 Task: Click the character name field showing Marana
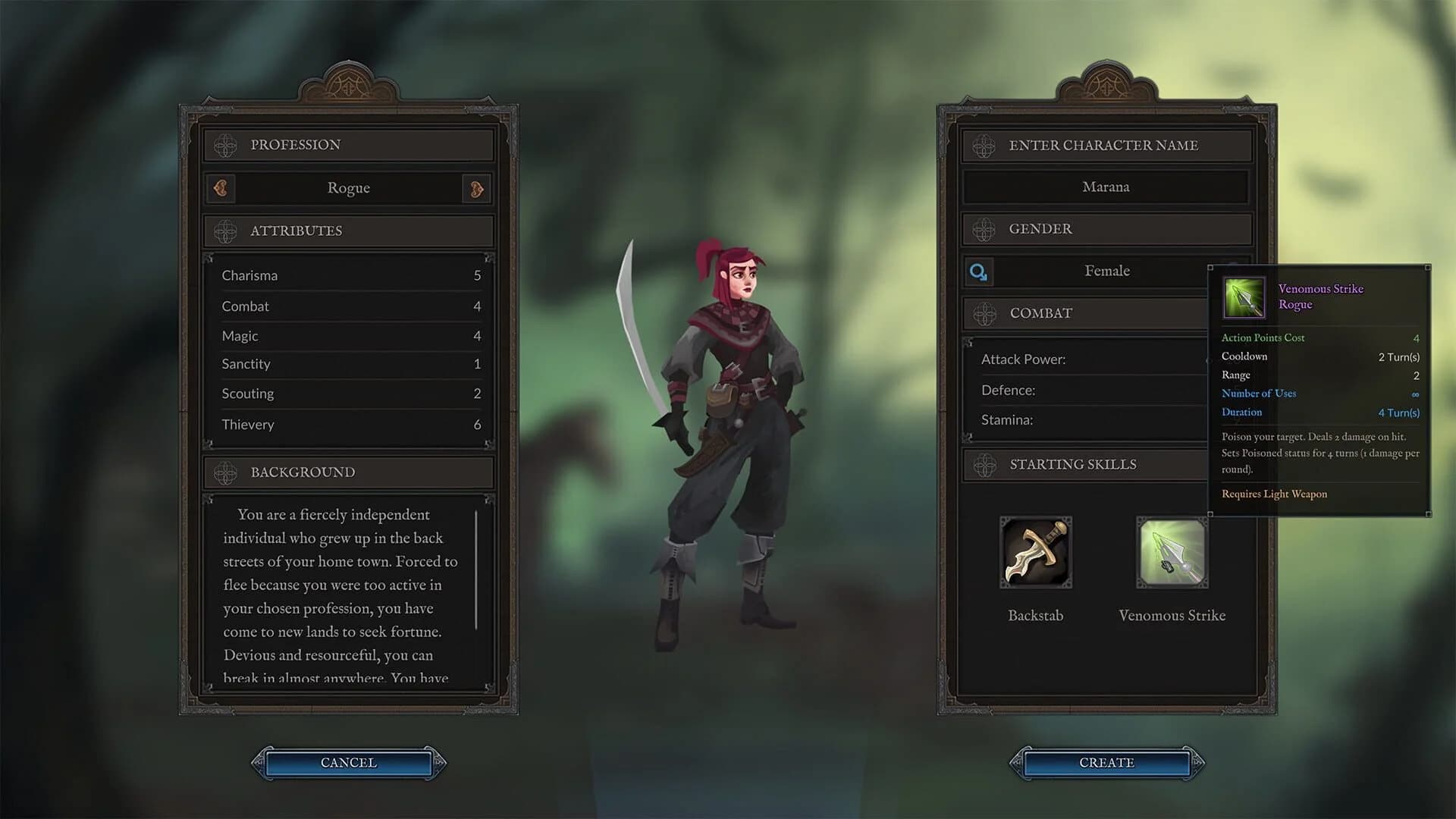[1105, 187]
